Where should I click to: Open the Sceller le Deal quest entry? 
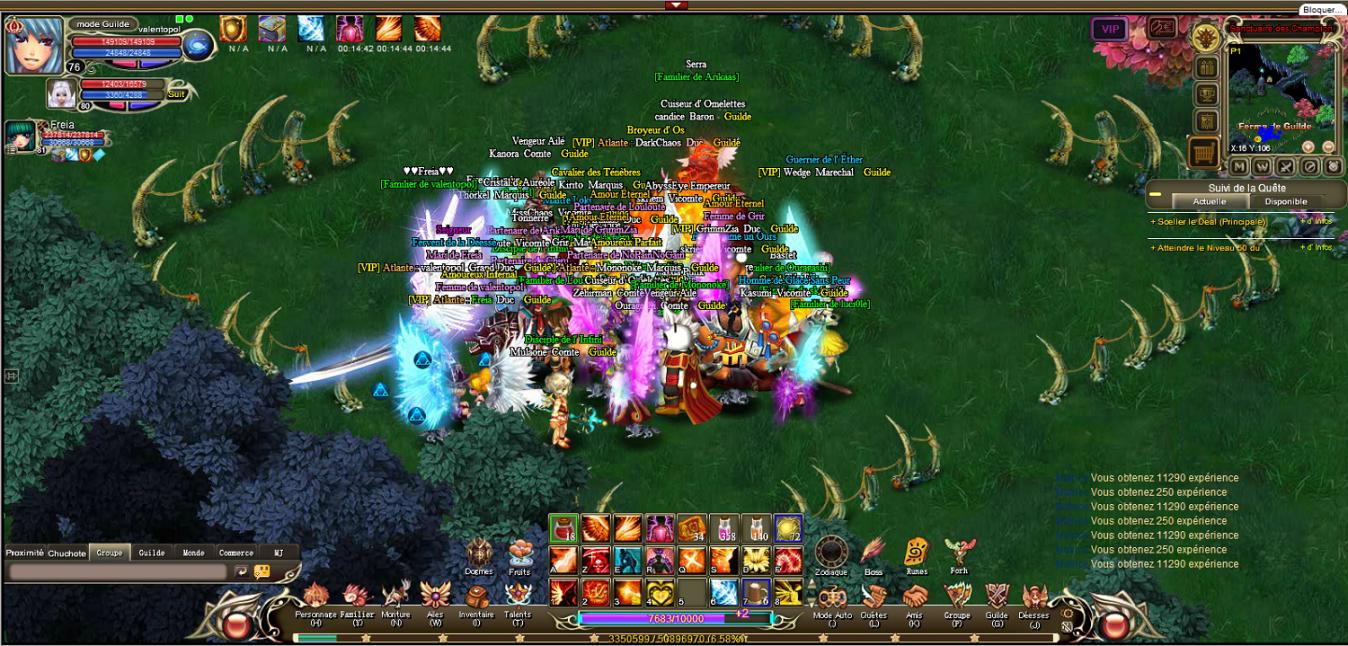click(1208, 221)
